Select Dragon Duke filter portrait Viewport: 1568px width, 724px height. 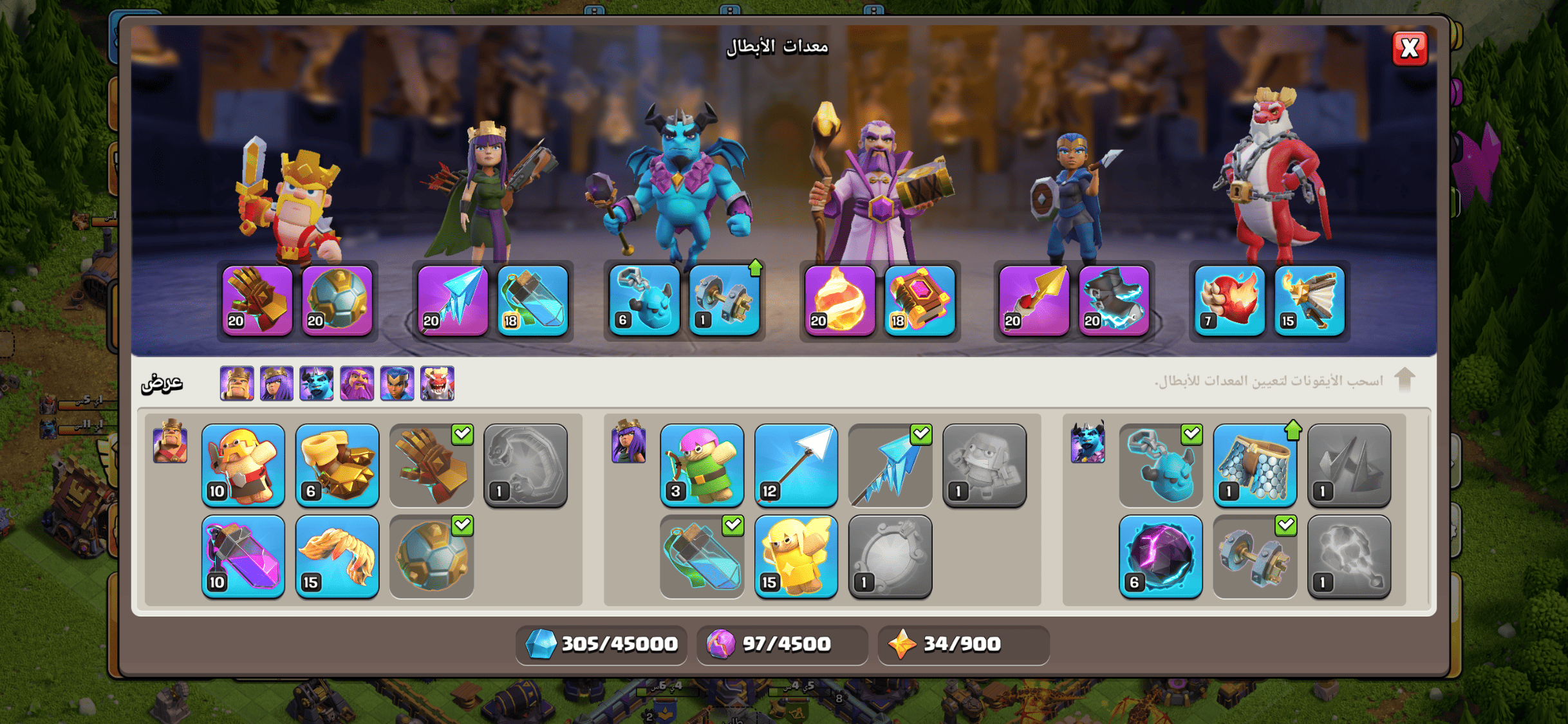coord(437,384)
